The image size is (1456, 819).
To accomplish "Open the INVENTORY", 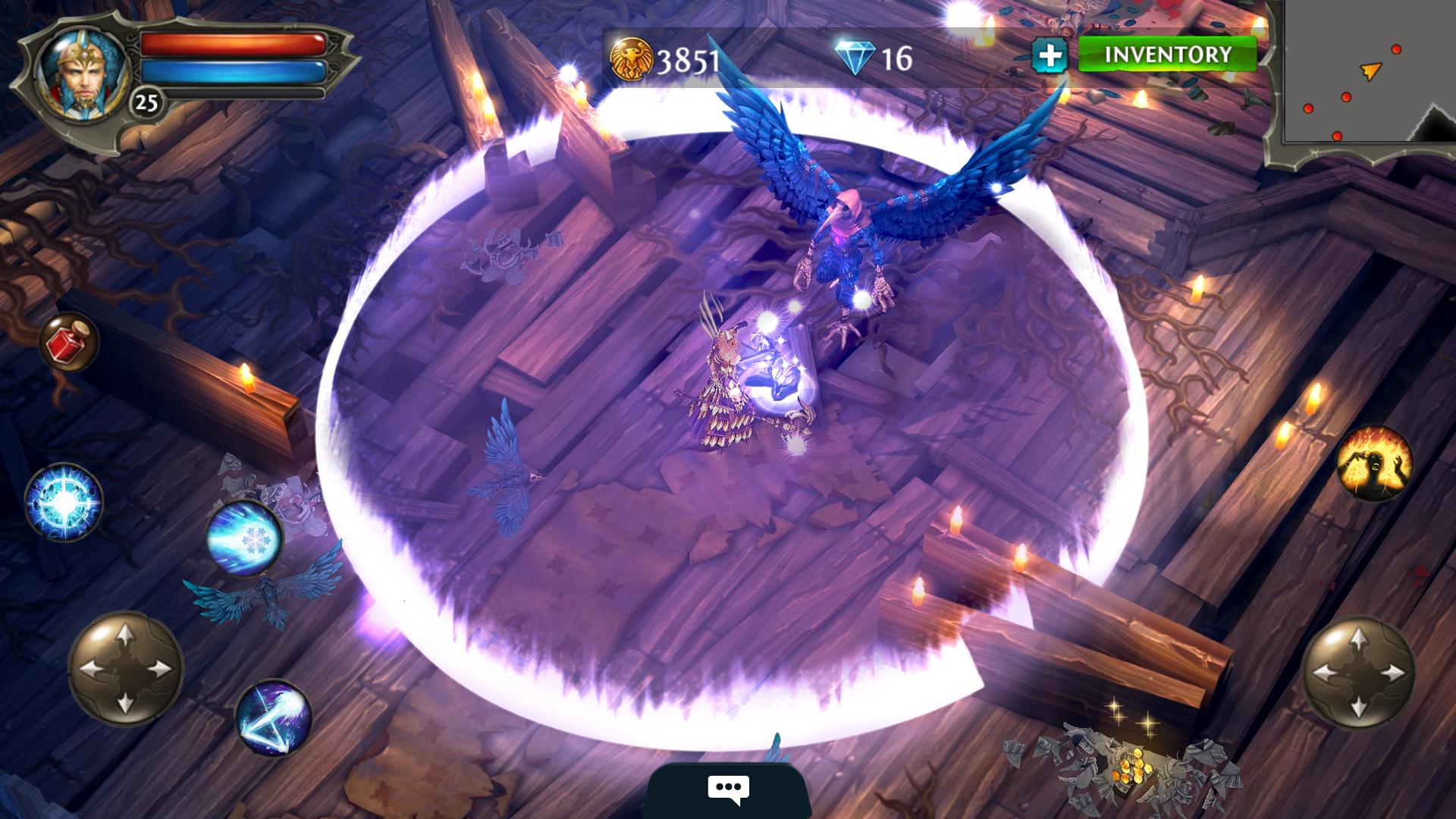I will point(1168,55).
